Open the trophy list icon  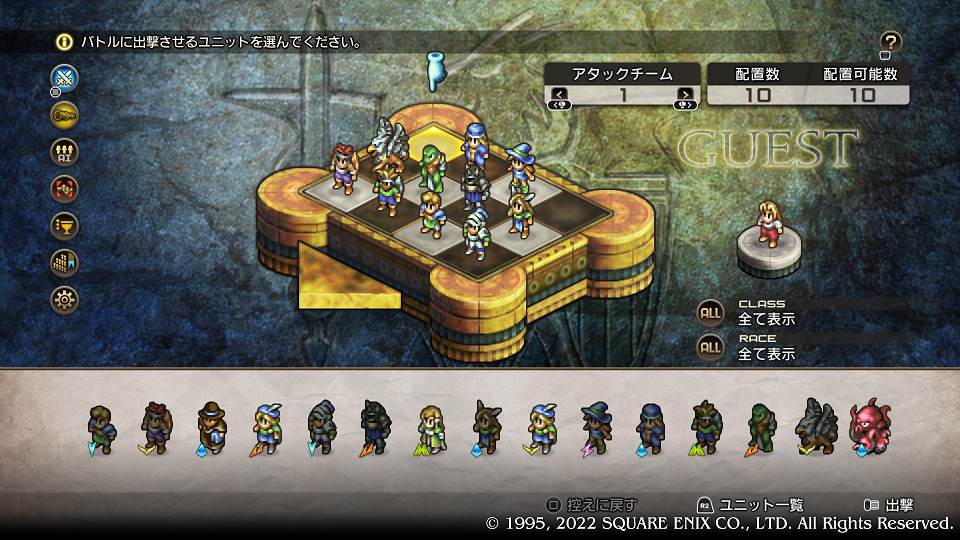tap(65, 226)
